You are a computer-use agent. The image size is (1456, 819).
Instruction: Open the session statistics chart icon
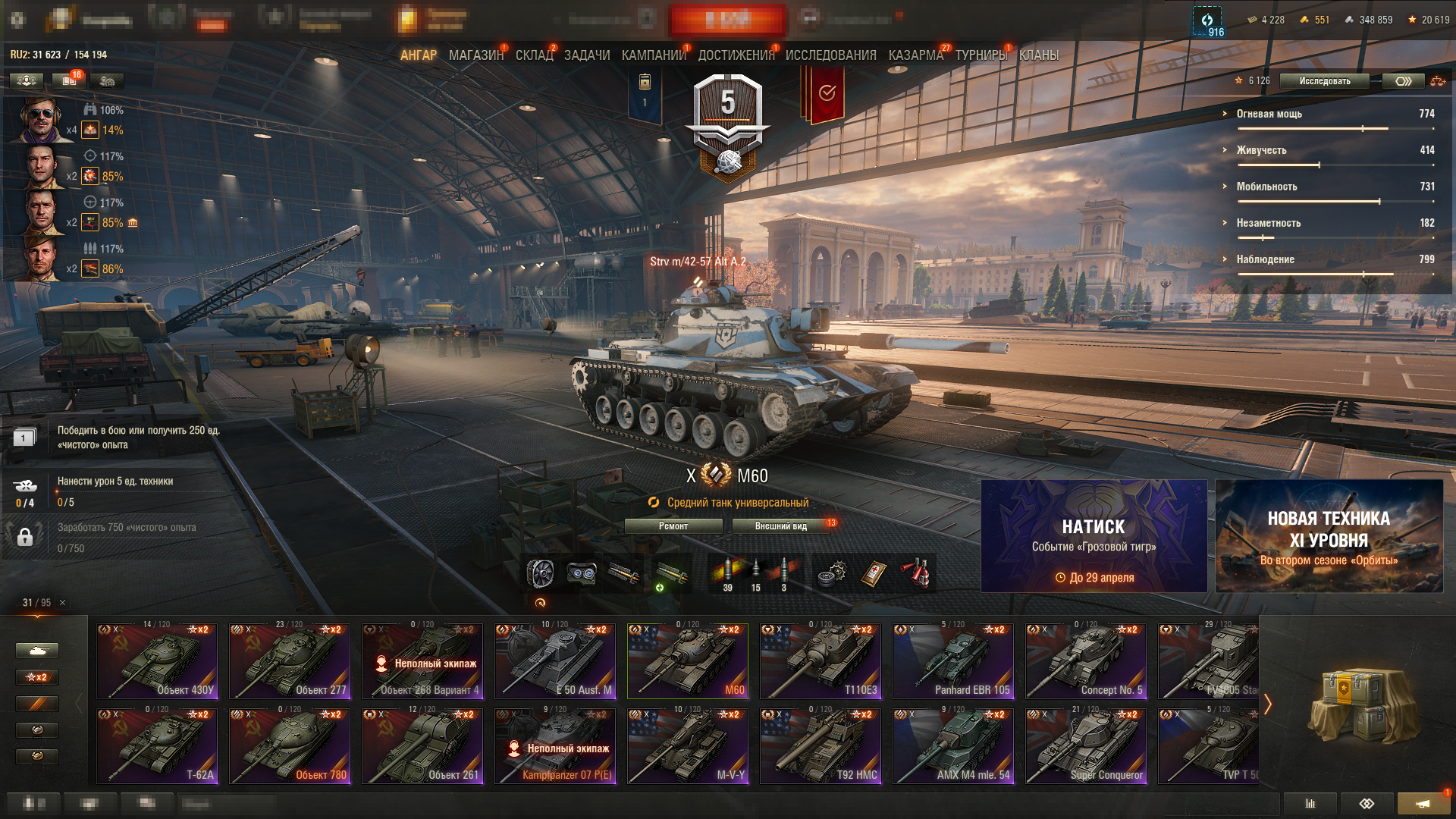1310,803
